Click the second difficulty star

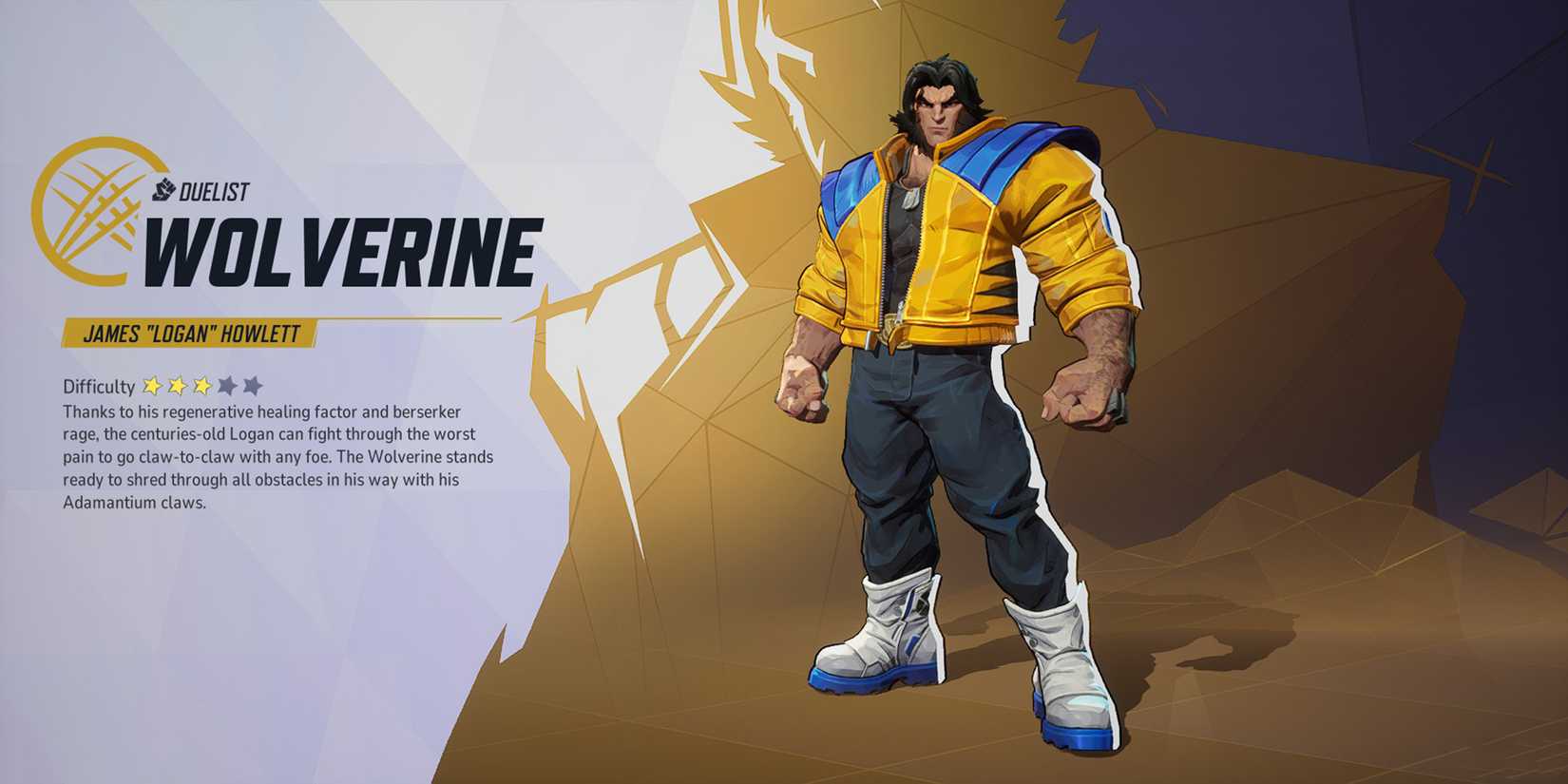point(177,385)
